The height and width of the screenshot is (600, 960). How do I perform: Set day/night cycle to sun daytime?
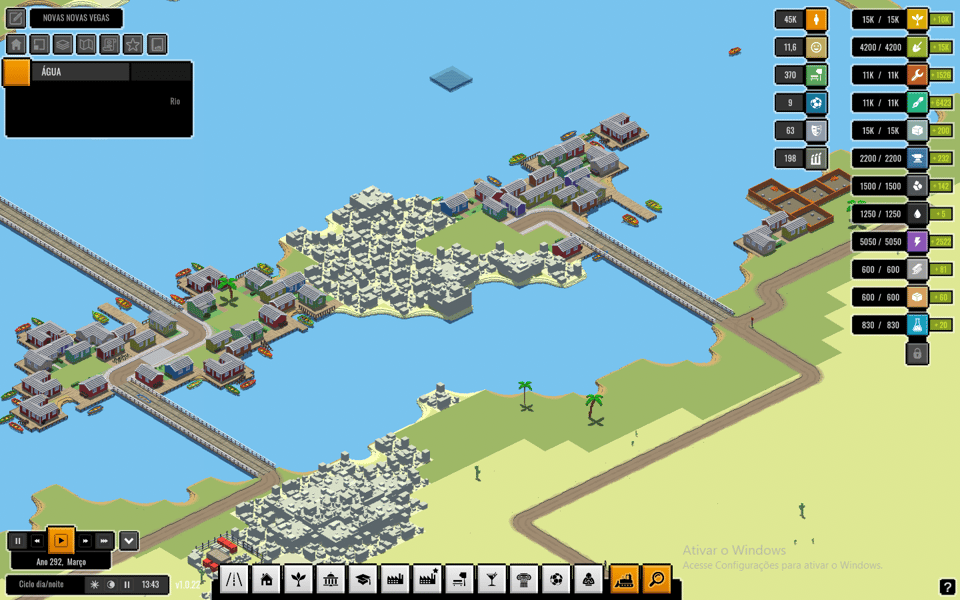click(95, 585)
